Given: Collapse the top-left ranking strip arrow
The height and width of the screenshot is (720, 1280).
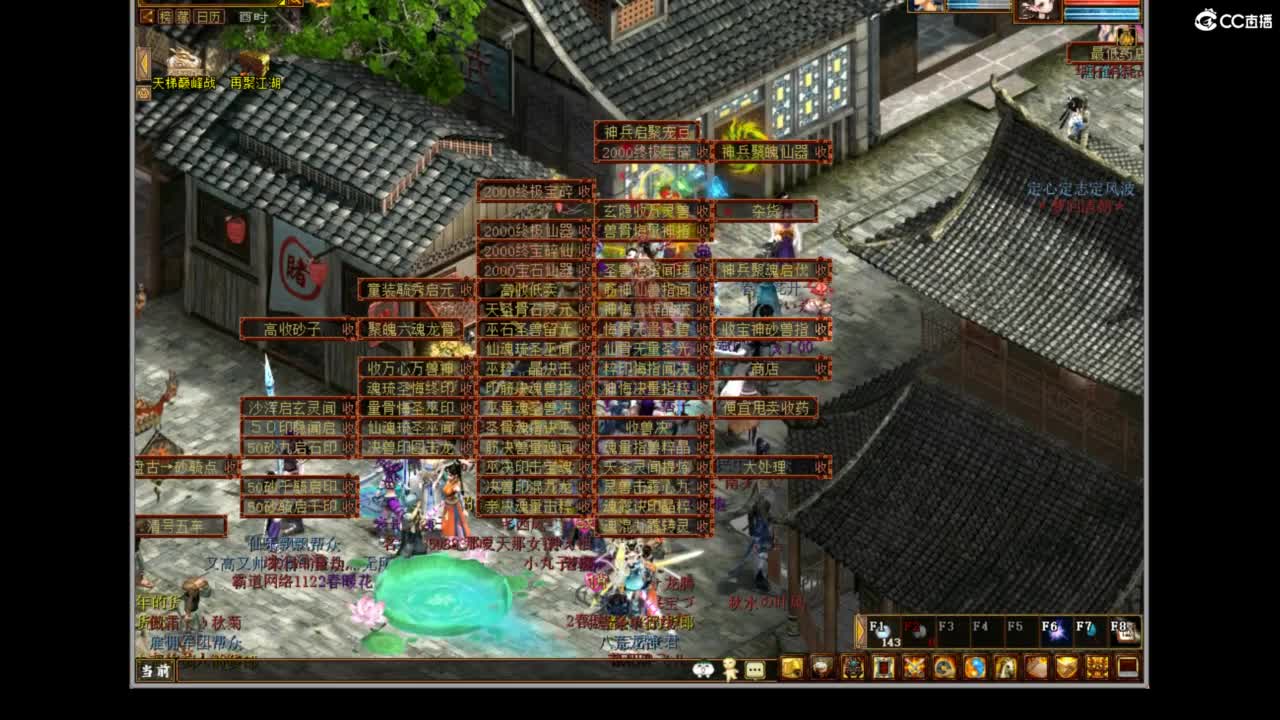Looking at the screenshot, I should 147,16.
